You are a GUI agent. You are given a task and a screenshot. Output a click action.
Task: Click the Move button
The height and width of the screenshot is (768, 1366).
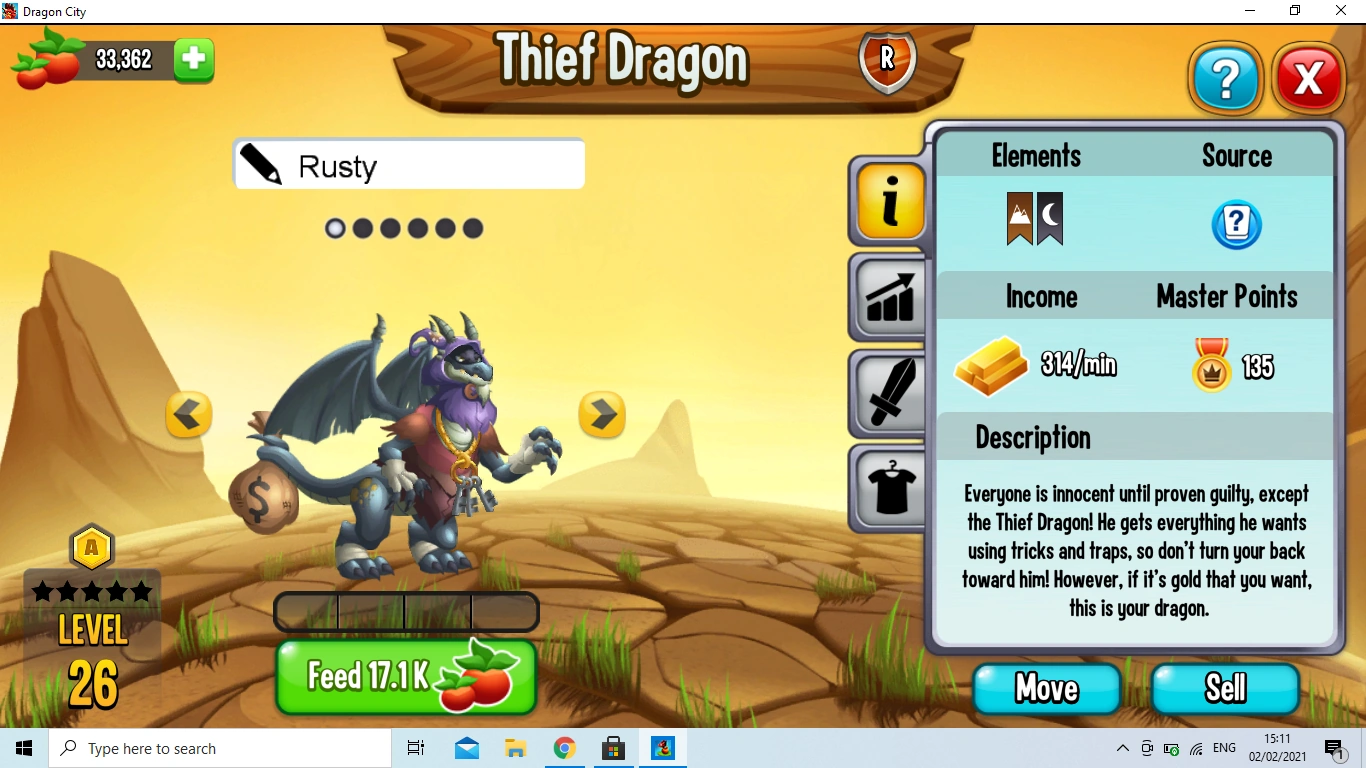[x=1046, y=688]
